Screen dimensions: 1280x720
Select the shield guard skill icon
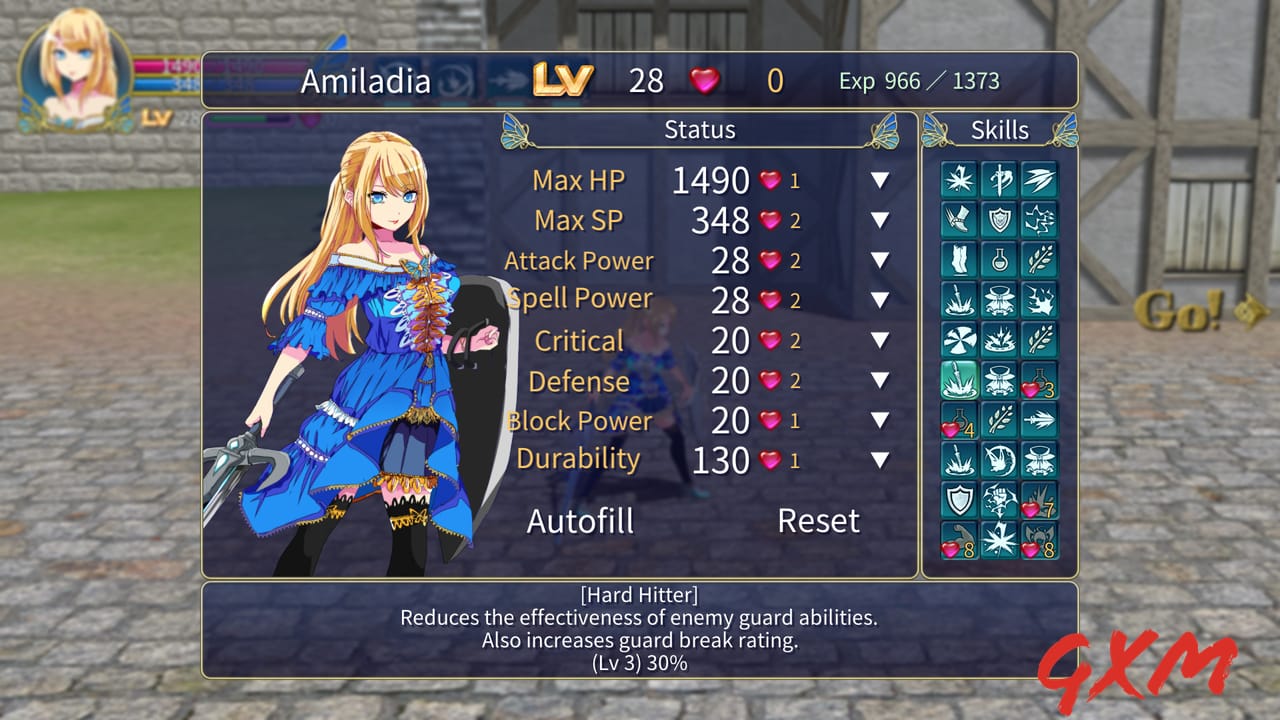(x=998, y=217)
